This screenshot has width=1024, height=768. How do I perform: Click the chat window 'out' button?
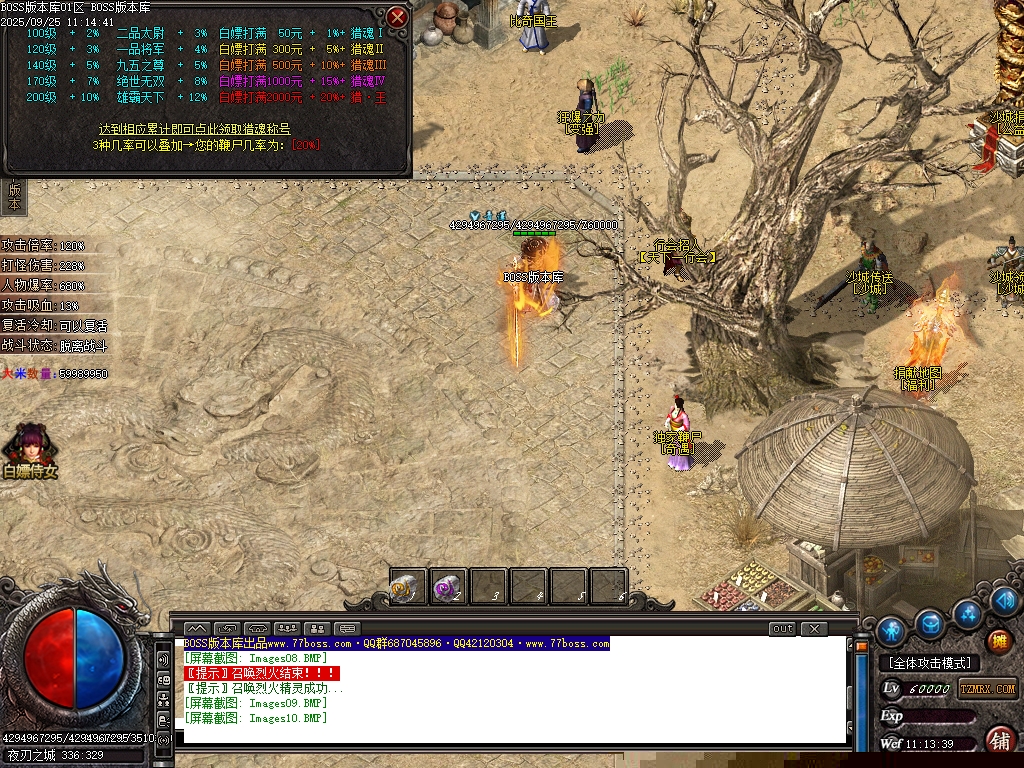tap(782, 629)
